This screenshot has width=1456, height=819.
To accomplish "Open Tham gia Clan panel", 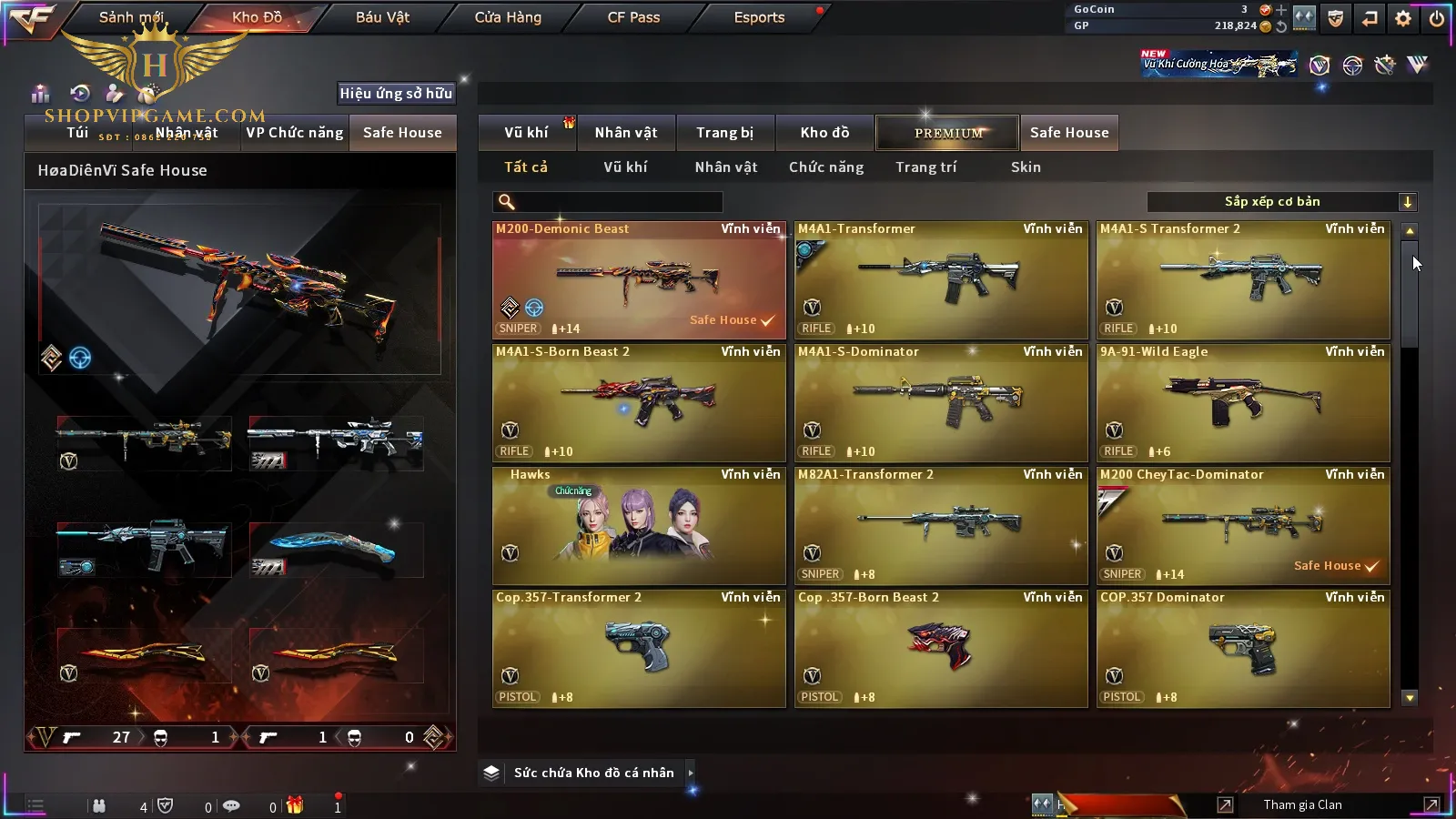I will (x=1302, y=804).
